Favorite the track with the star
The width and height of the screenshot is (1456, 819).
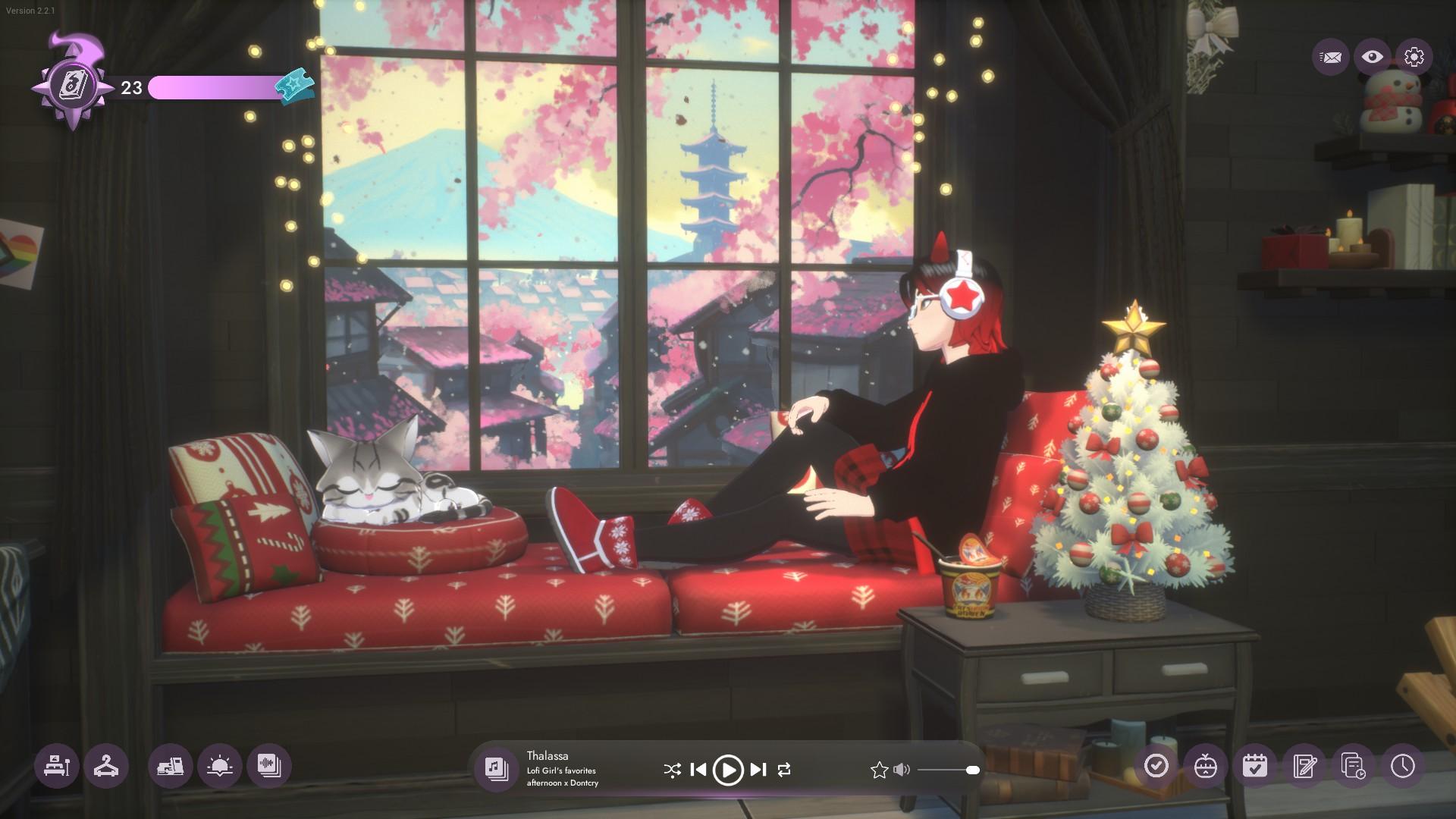(x=879, y=770)
